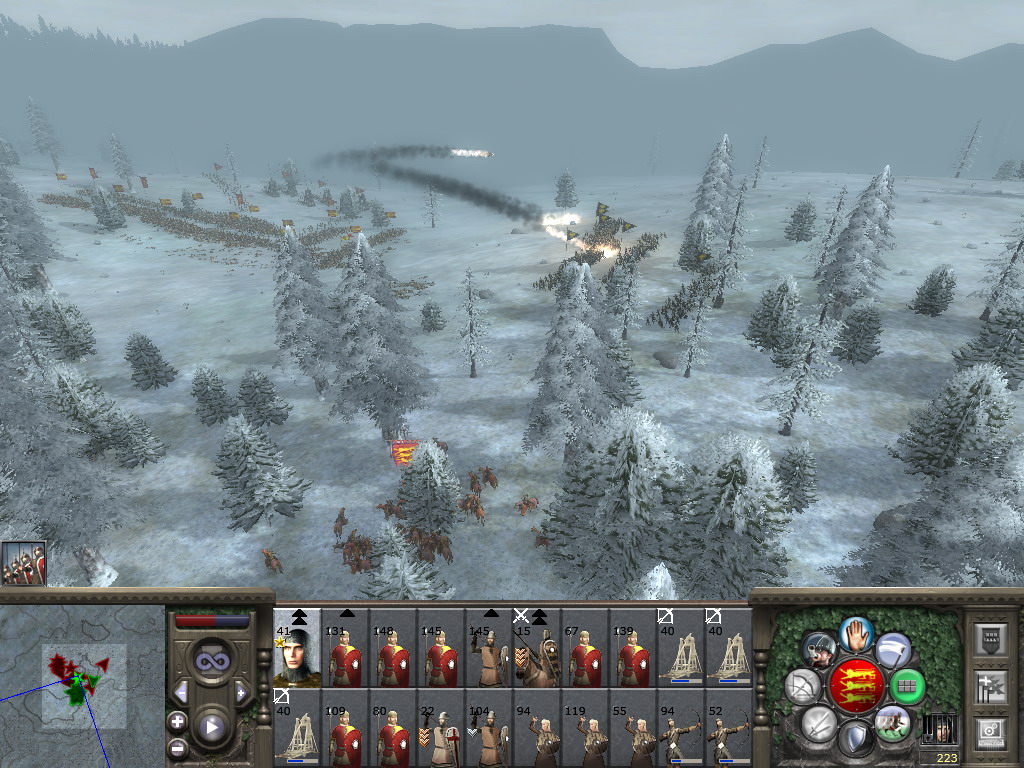The image size is (1024, 768).
Task: Increase game speed with the right arrow button
Action: 241,692
